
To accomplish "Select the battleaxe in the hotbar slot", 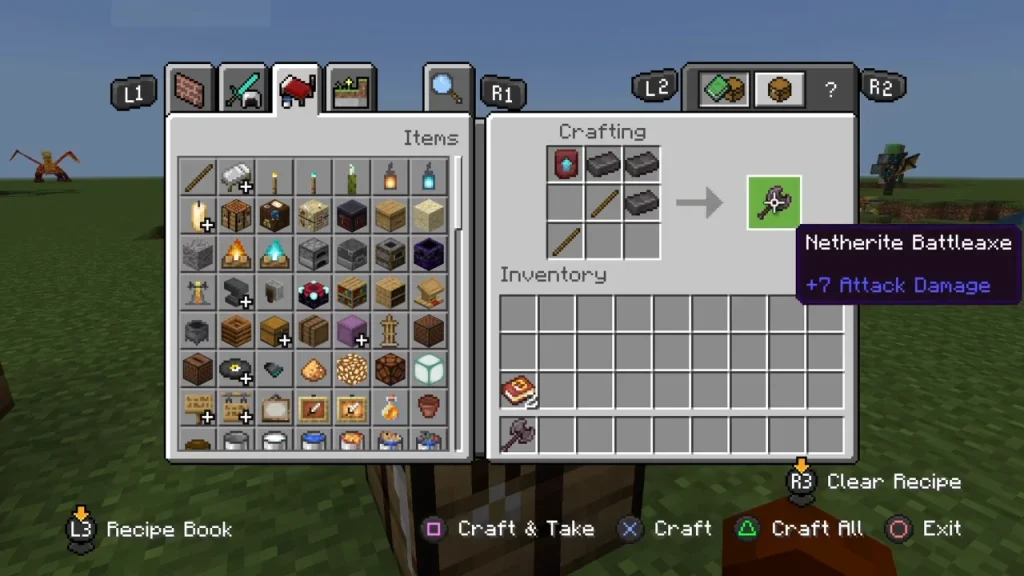I will pyautogui.click(x=519, y=435).
